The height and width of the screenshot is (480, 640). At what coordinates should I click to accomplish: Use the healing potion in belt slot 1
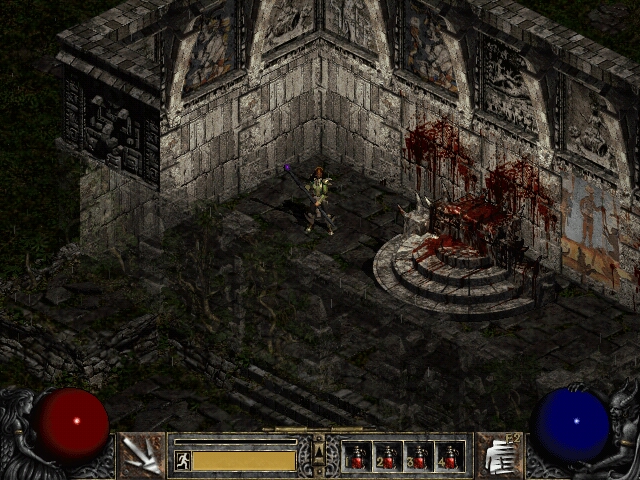click(x=357, y=457)
